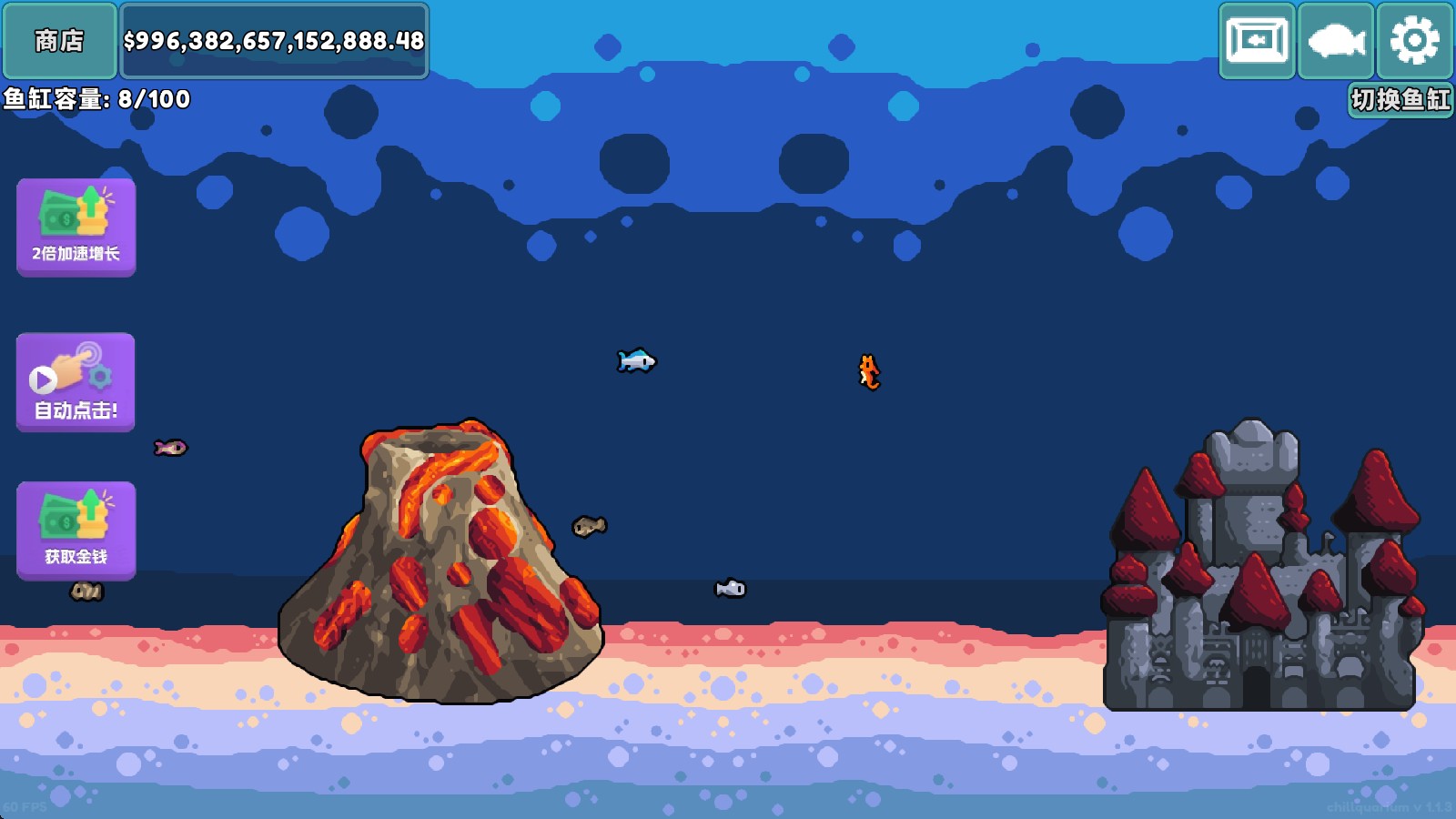Open the 商店 shop menu
The image size is (1456, 819).
pos(59,41)
